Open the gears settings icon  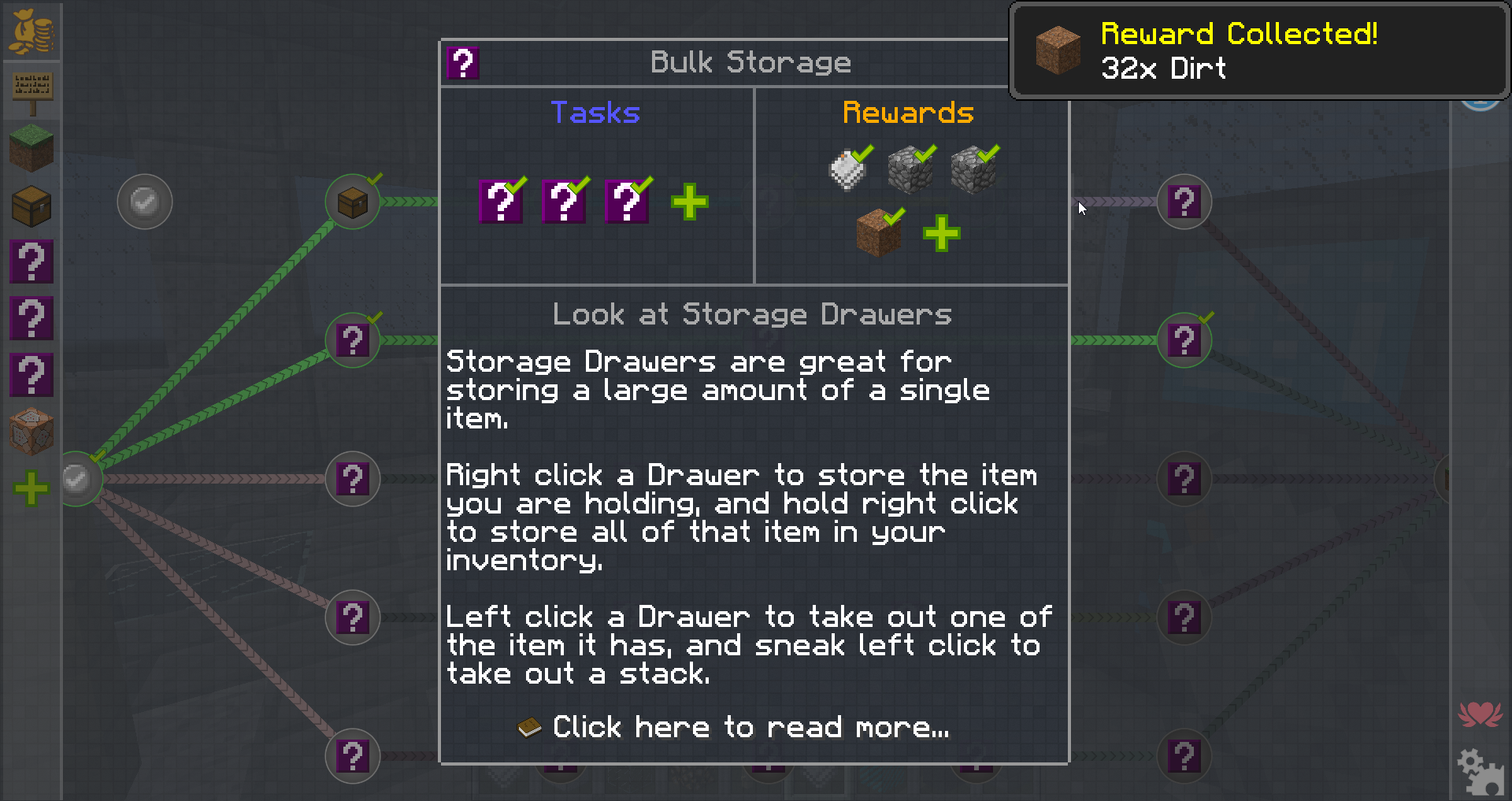(1480, 771)
